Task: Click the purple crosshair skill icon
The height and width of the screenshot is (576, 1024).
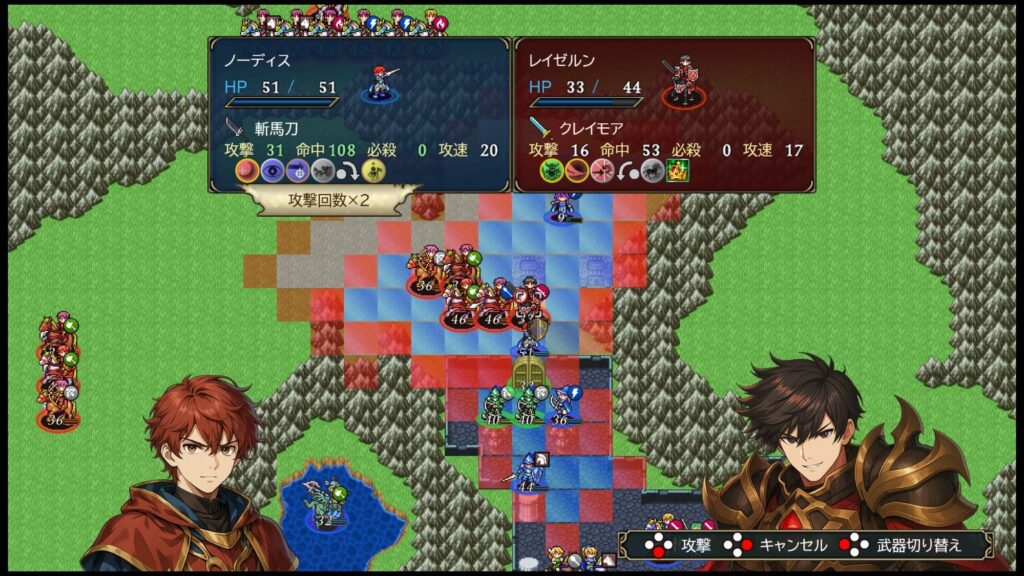Action: click(297, 170)
